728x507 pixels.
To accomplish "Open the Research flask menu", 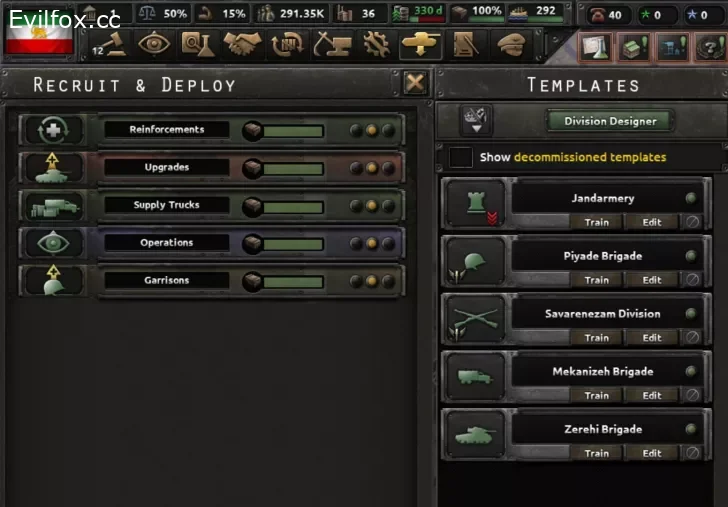I will [197, 44].
